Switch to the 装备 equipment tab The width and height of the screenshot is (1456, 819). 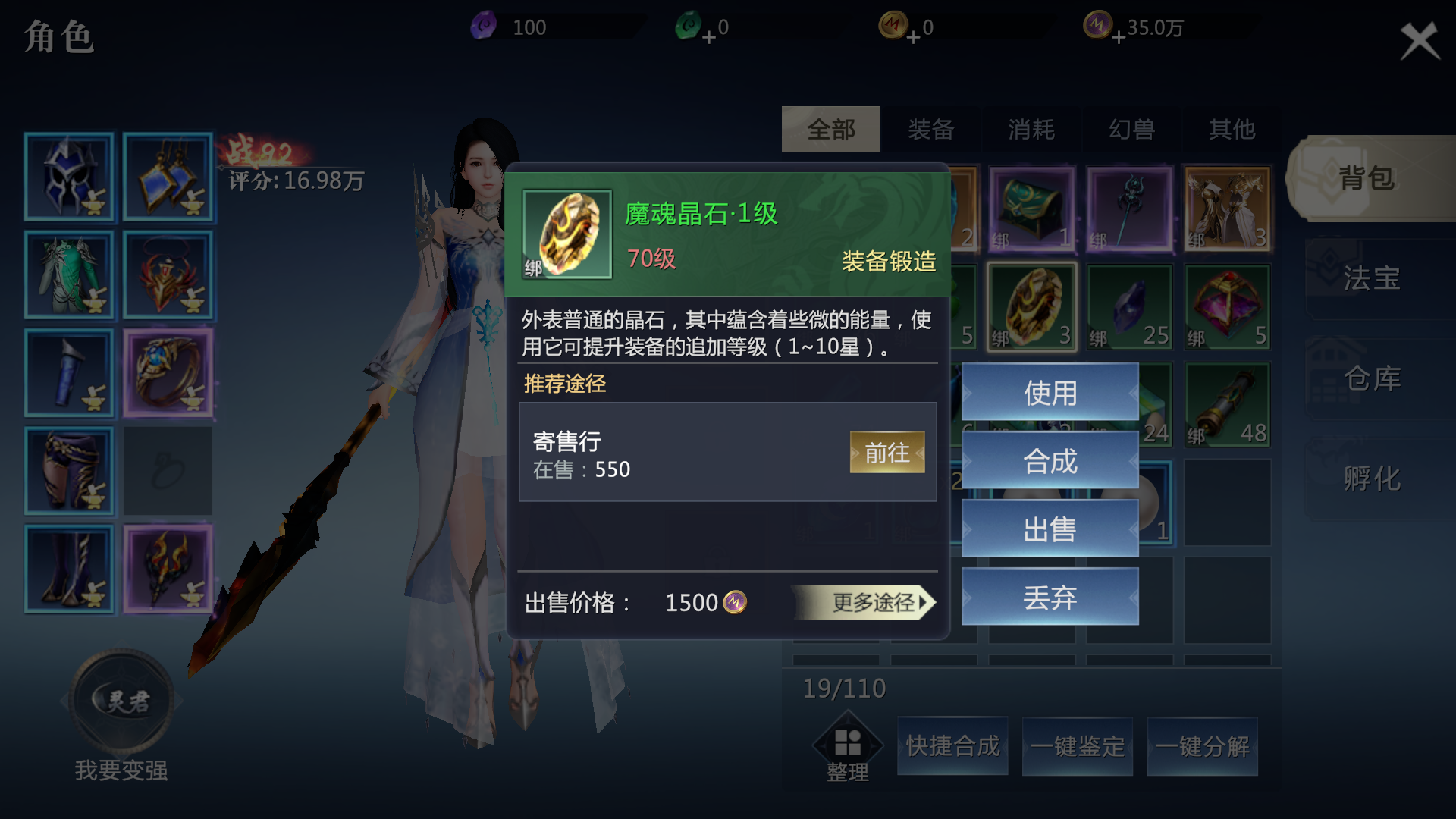pos(931,129)
